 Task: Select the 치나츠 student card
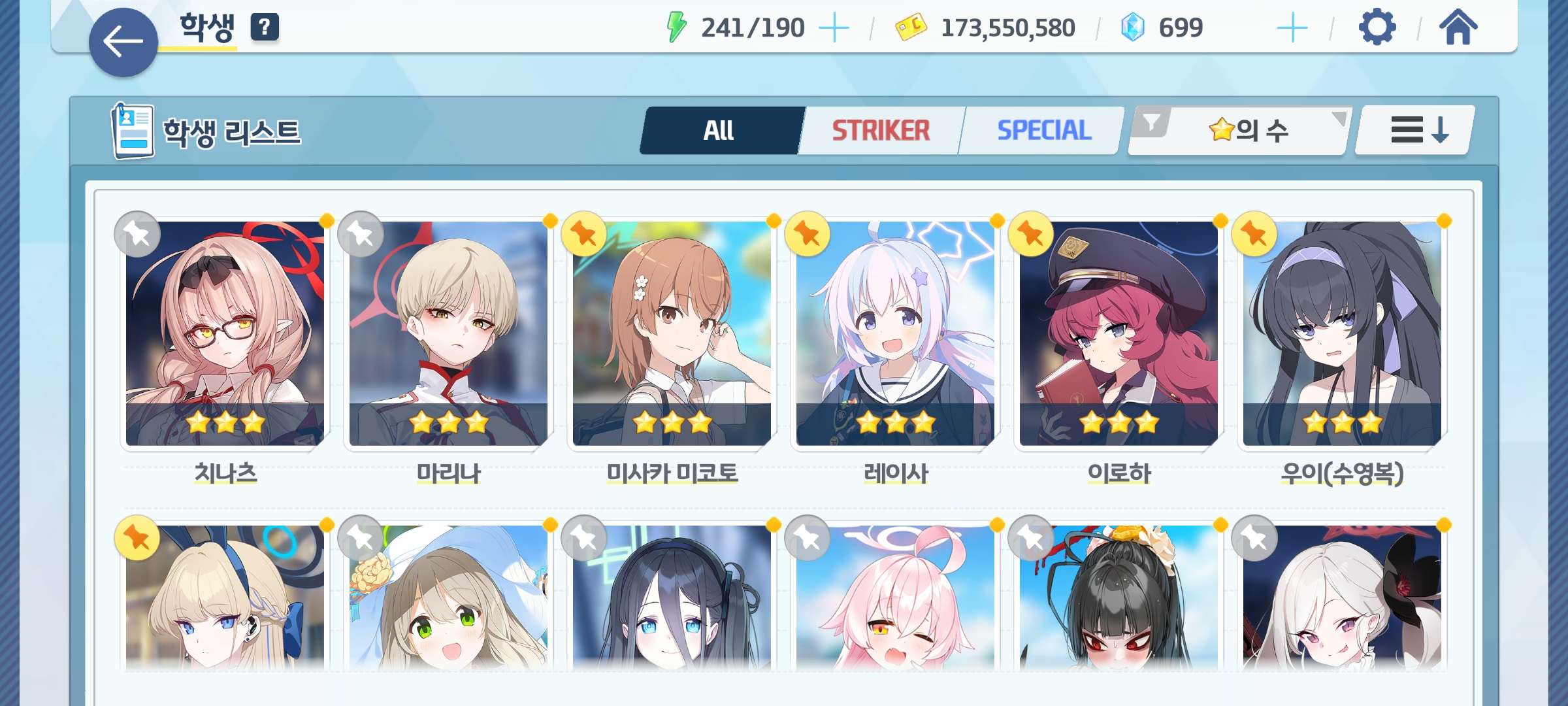tap(225, 333)
